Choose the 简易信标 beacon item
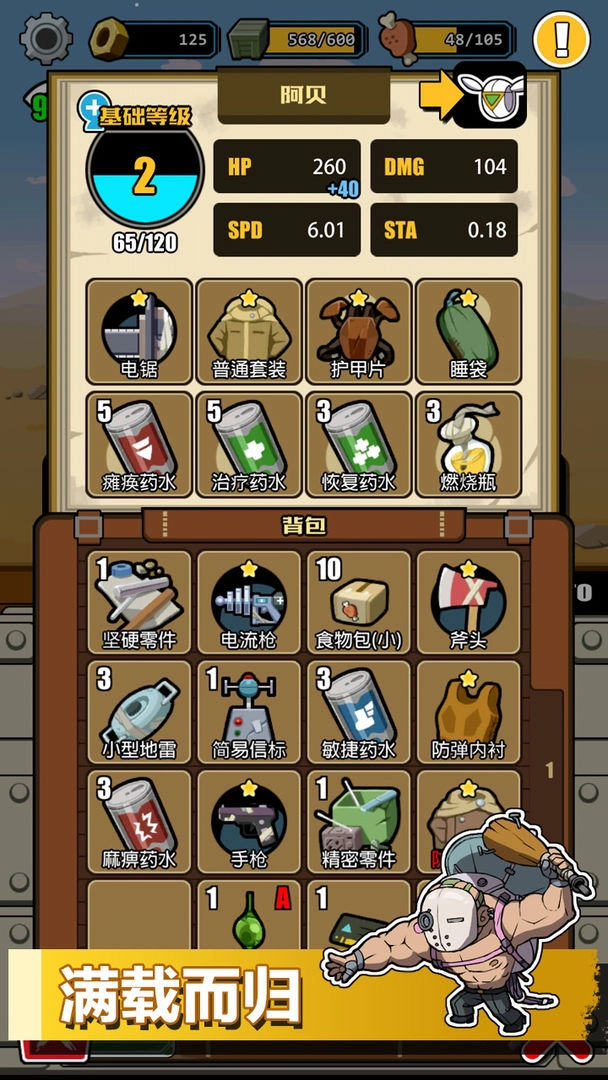The width and height of the screenshot is (608, 1080). click(249, 712)
